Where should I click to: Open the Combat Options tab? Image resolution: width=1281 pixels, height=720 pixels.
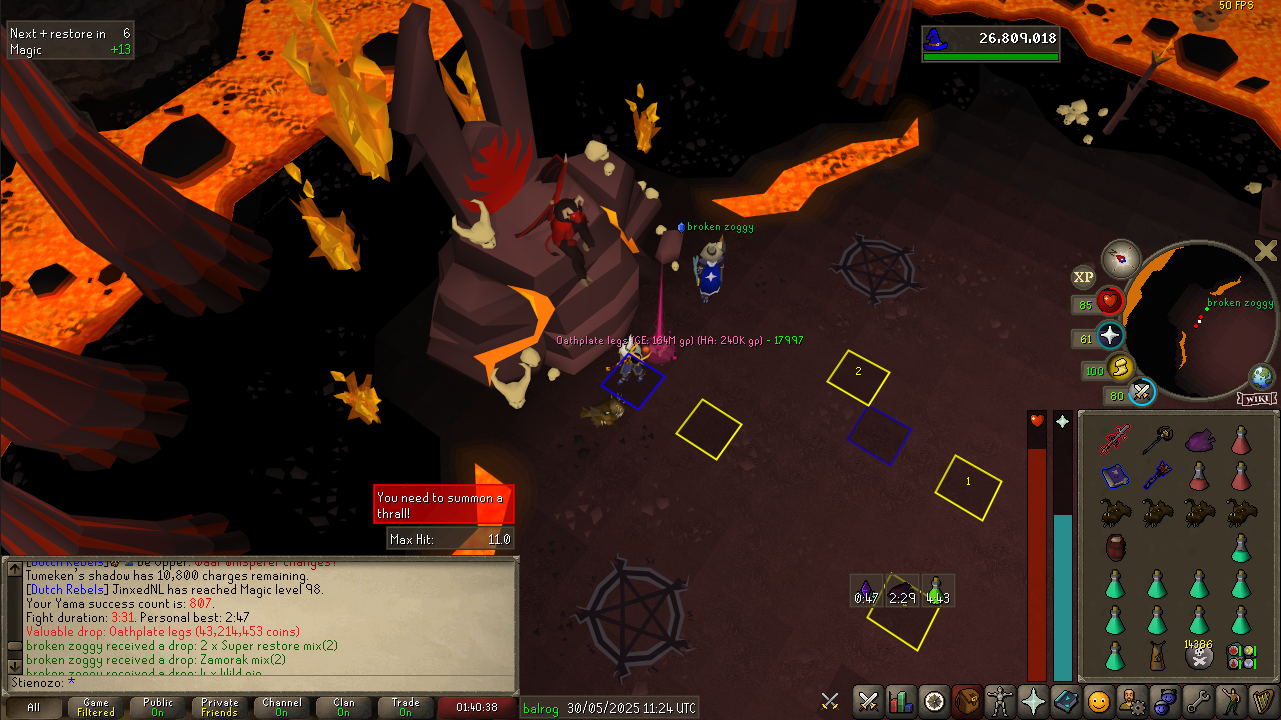[x=868, y=701]
